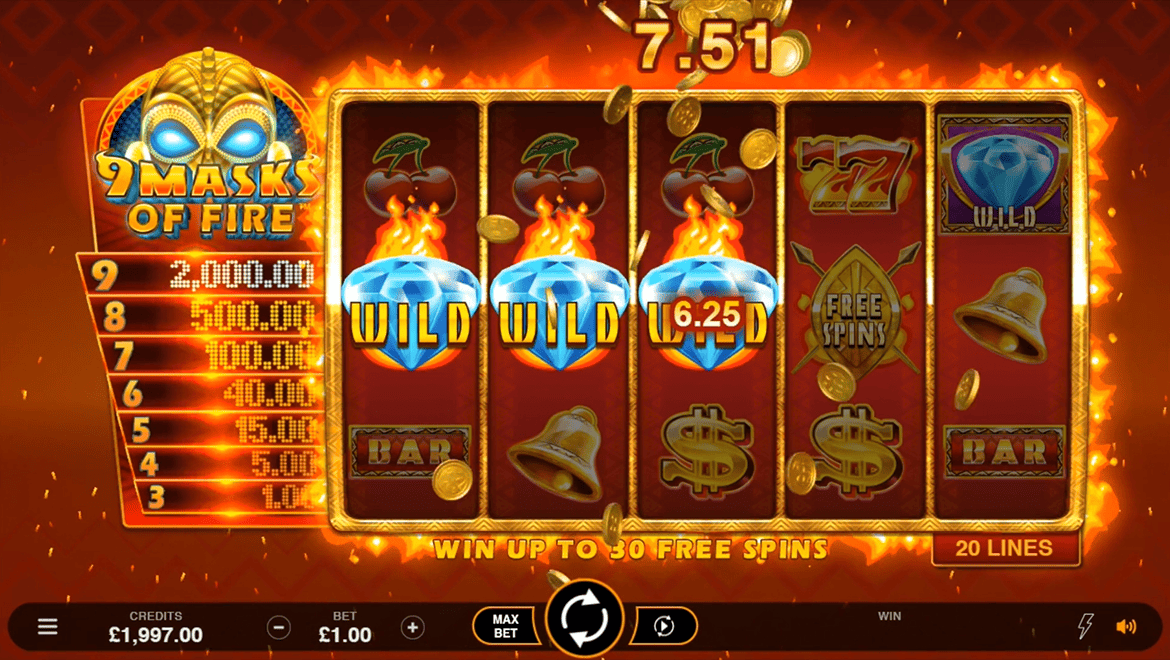The height and width of the screenshot is (660, 1170).
Task: Increase the bet with the plus button
Action: point(412,627)
